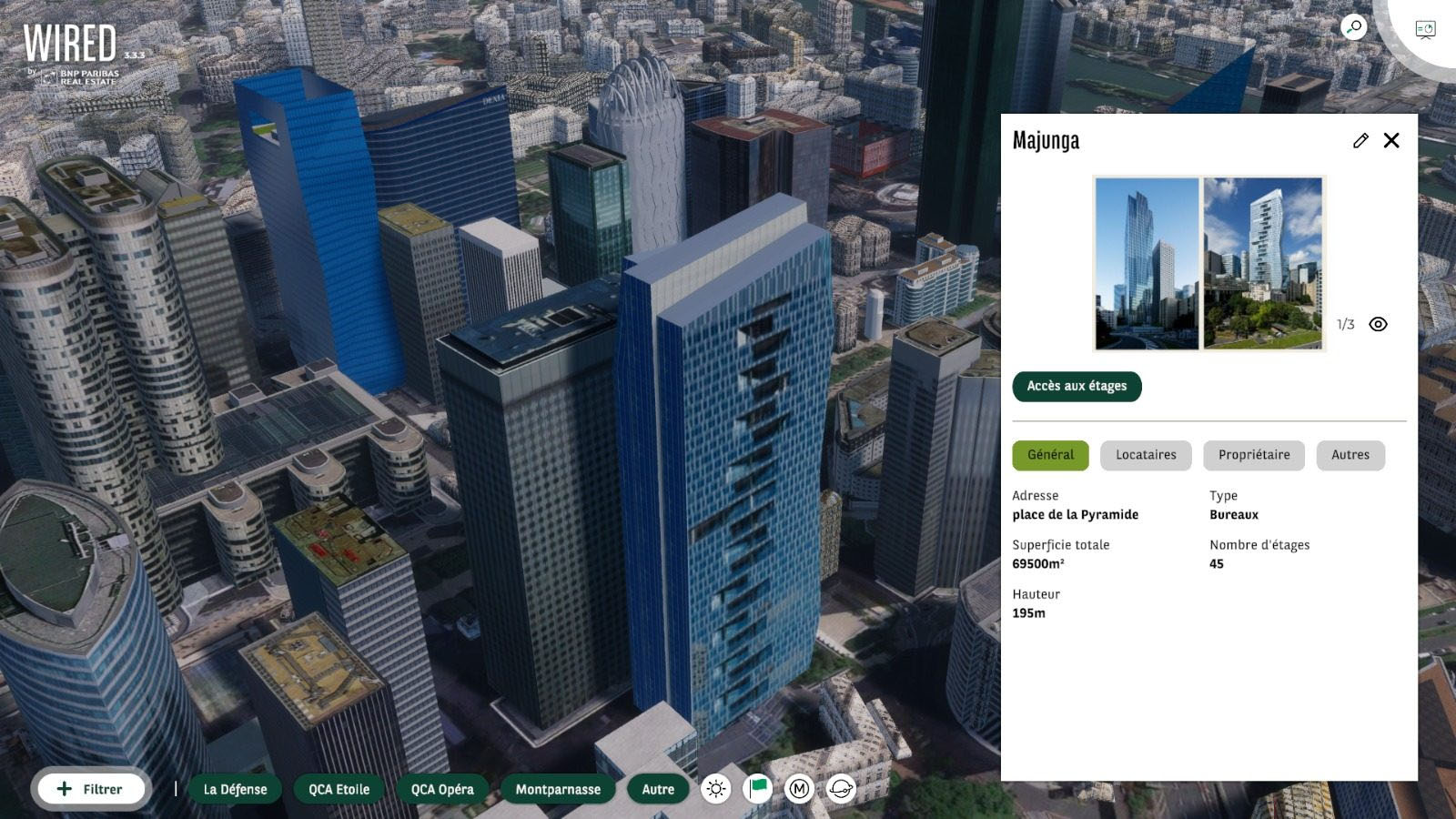Screen dimensions: 1456x819
Task: Go to the Montparnasse district
Action: click(x=558, y=789)
